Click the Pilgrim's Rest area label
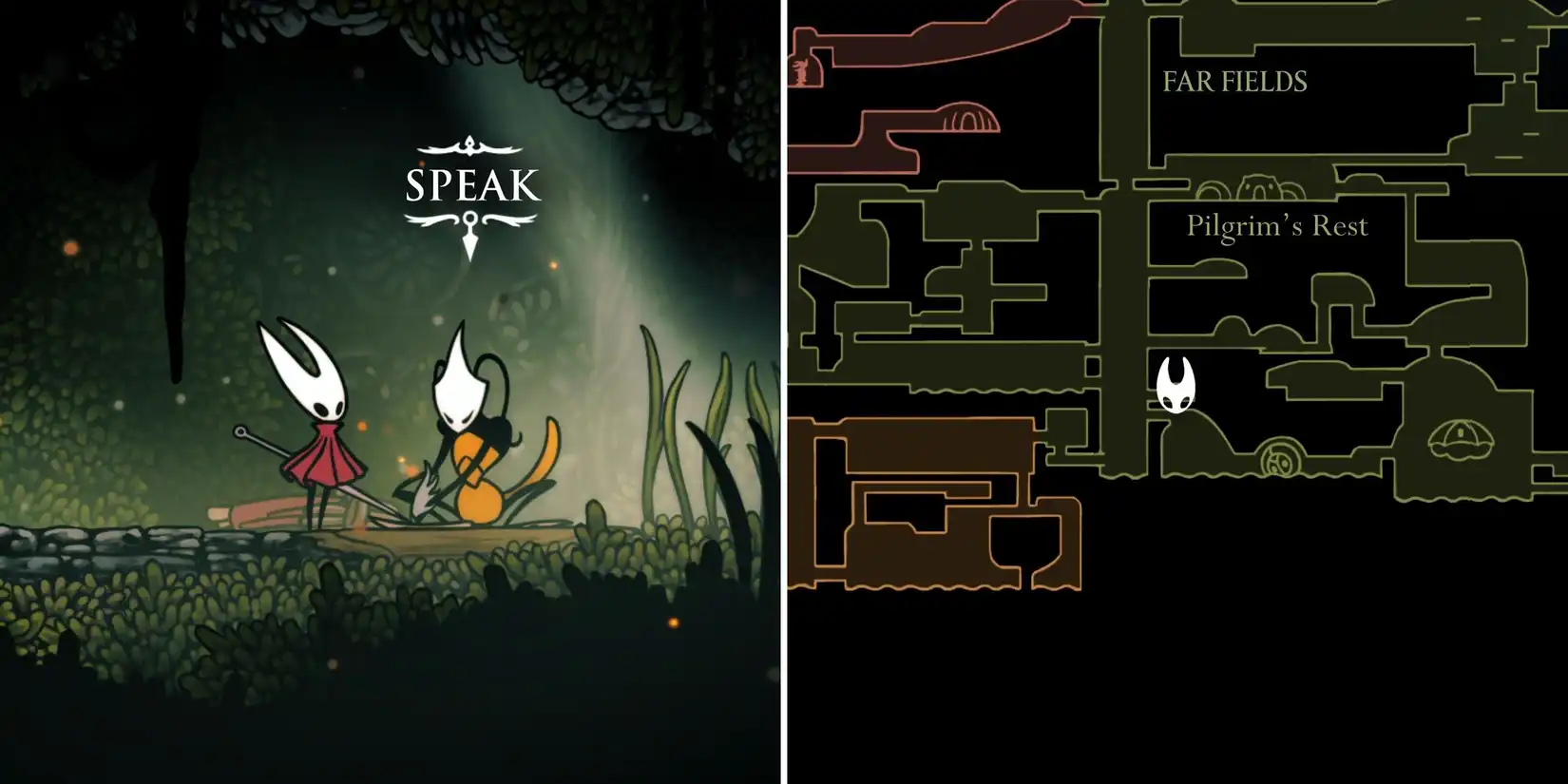The image size is (1568, 784). click(x=1276, y=225)
